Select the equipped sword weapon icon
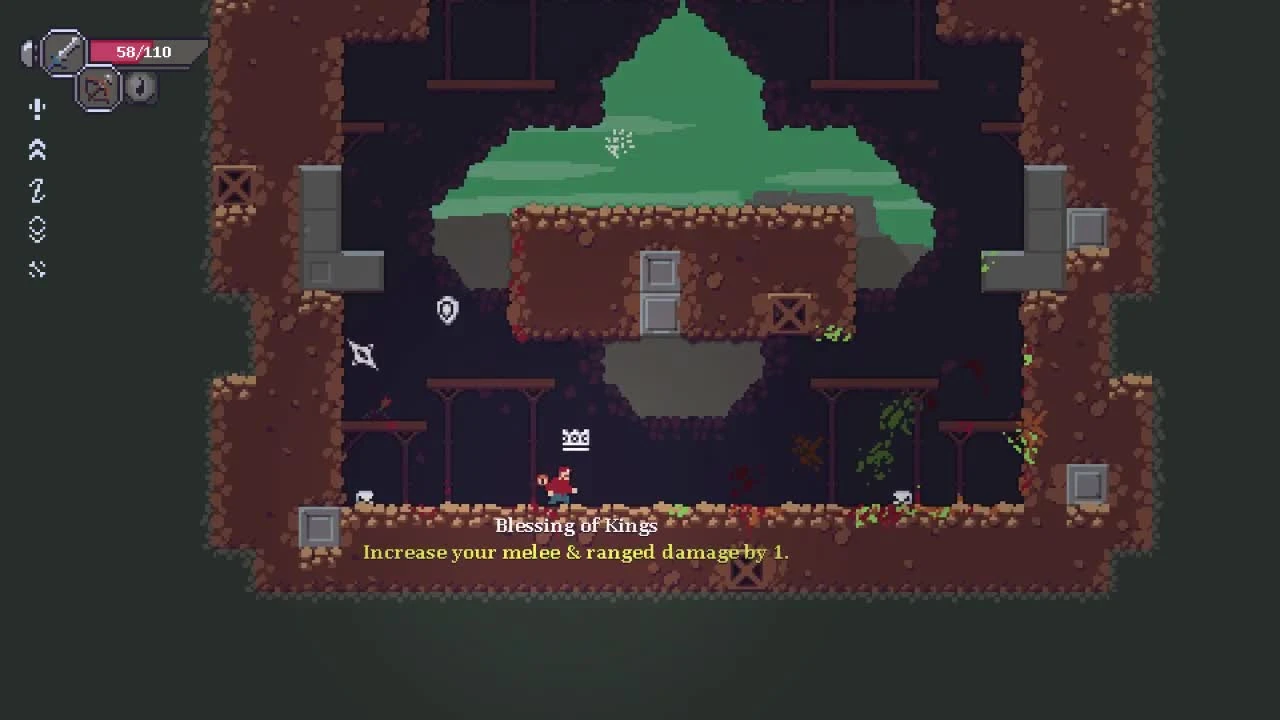 [62, 52]
